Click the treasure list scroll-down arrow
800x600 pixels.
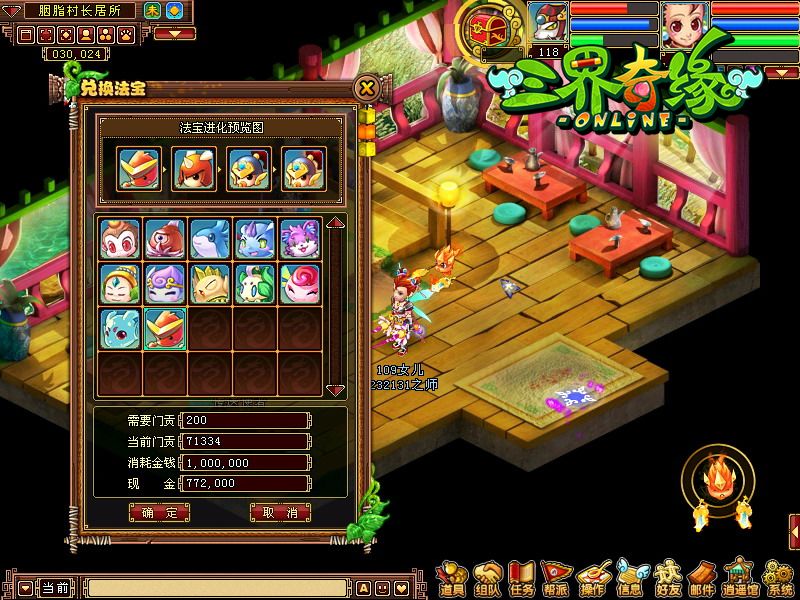coord(336,389)
